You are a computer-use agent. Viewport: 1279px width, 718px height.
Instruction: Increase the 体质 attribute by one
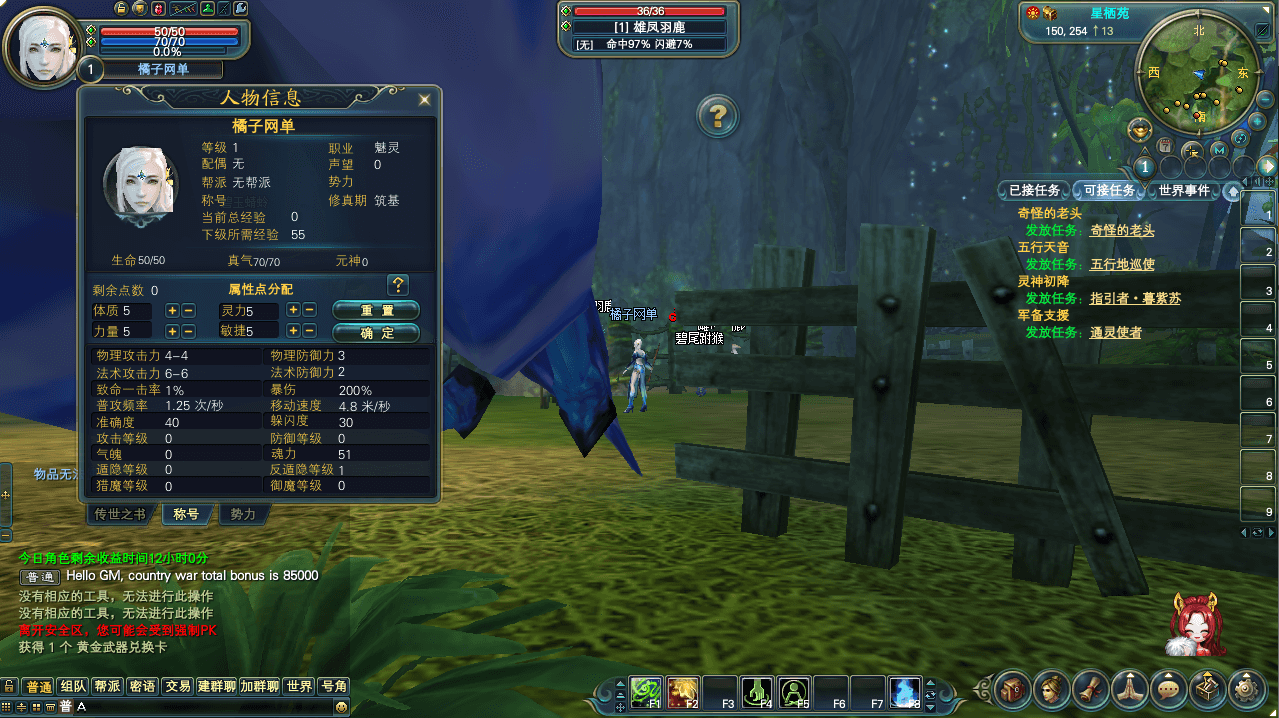point(172,310)
